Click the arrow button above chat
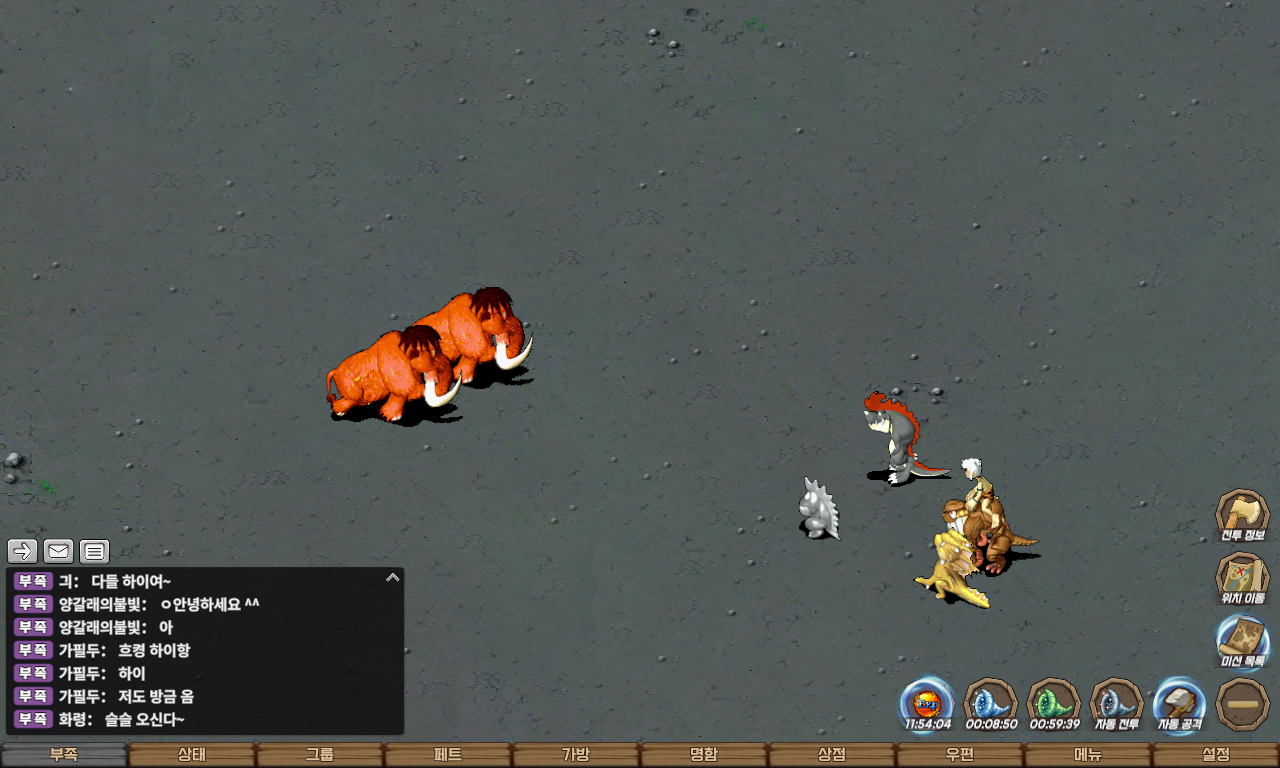The image size is (1280, 768). pos(23,550)
